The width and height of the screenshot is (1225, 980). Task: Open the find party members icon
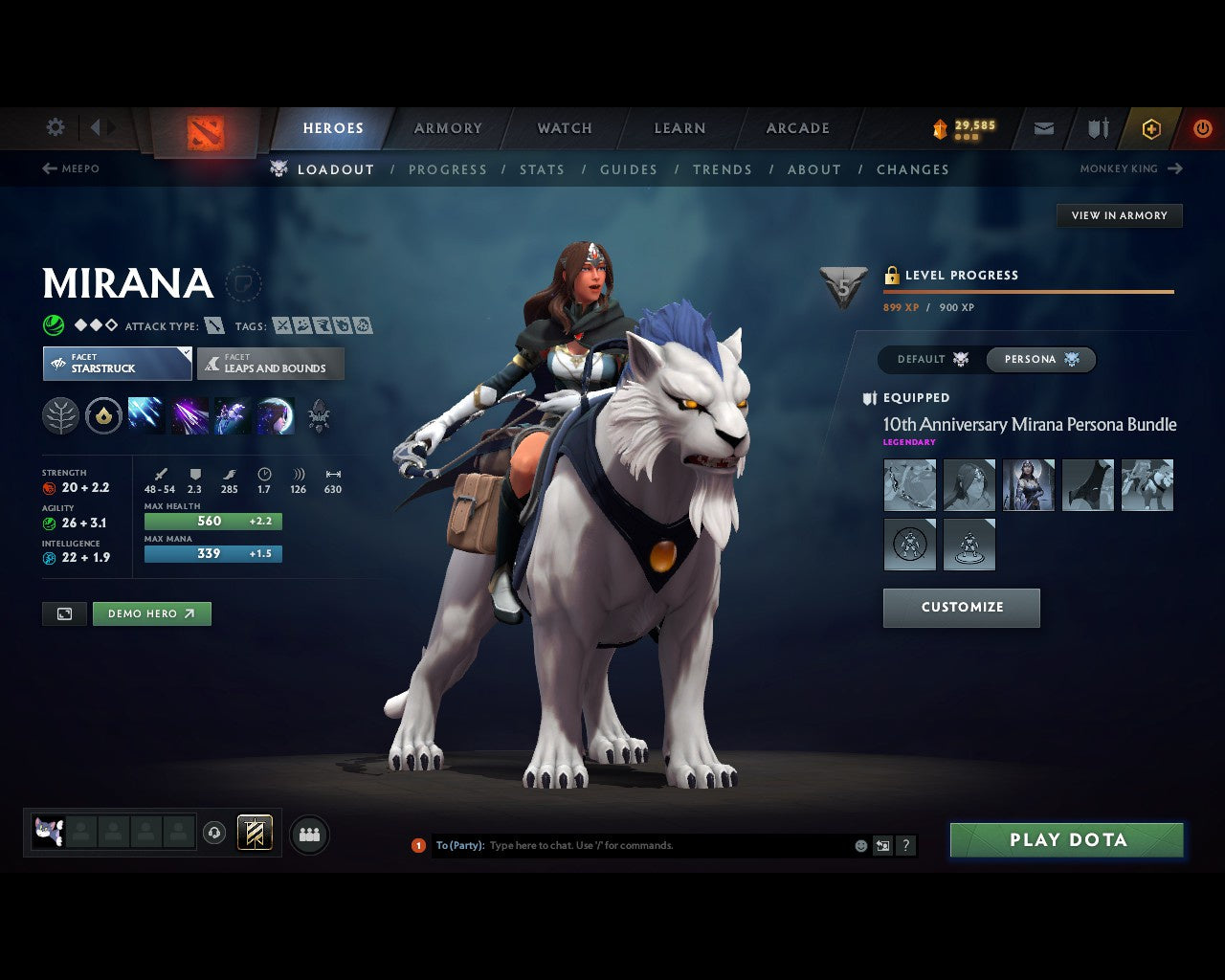[x=309, y=834]
